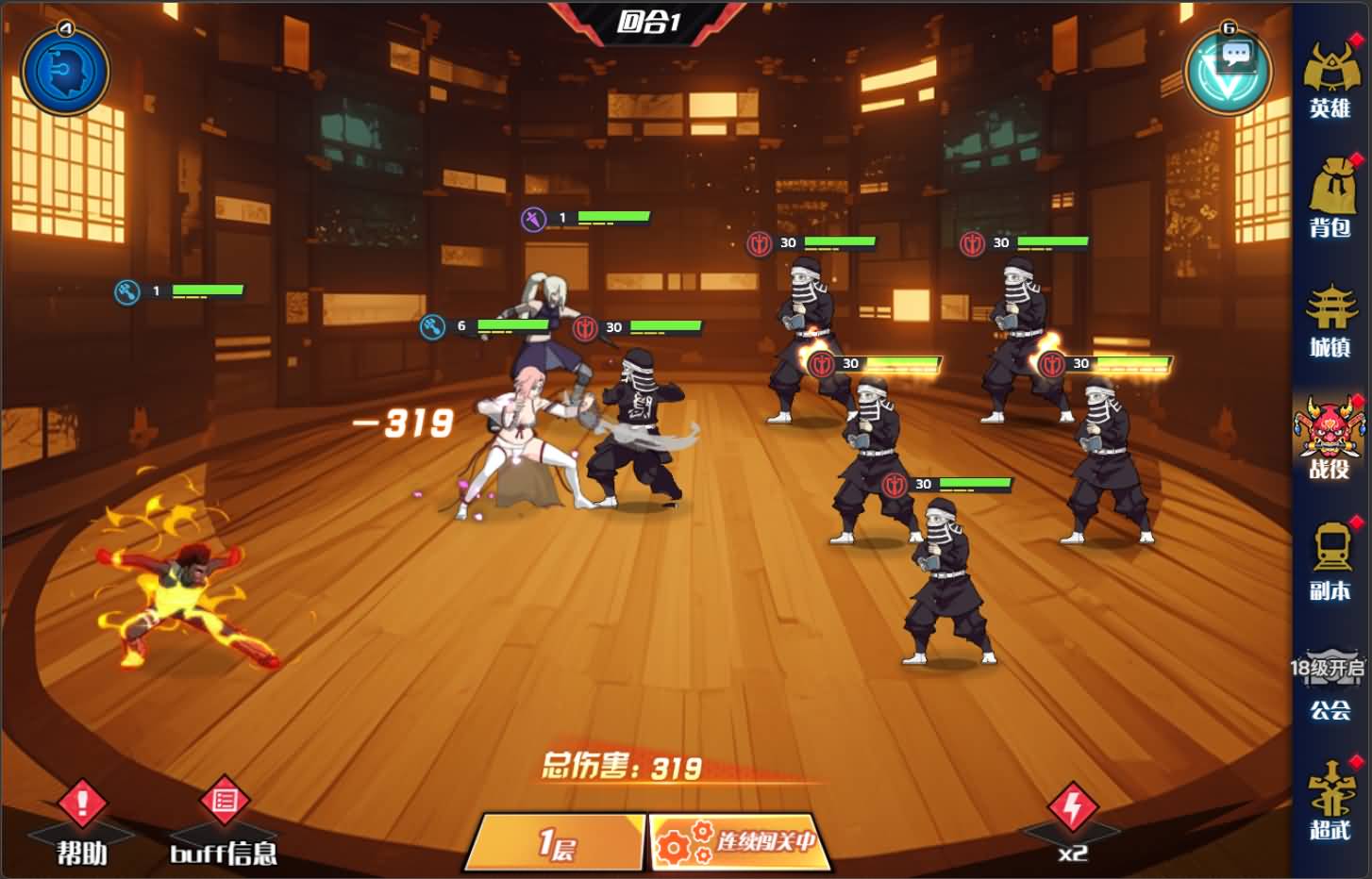This screenshot has width=1372, height=879.
Task: Click the gear icon on 连续闯关中 bar
Action: tap(672, 847)
